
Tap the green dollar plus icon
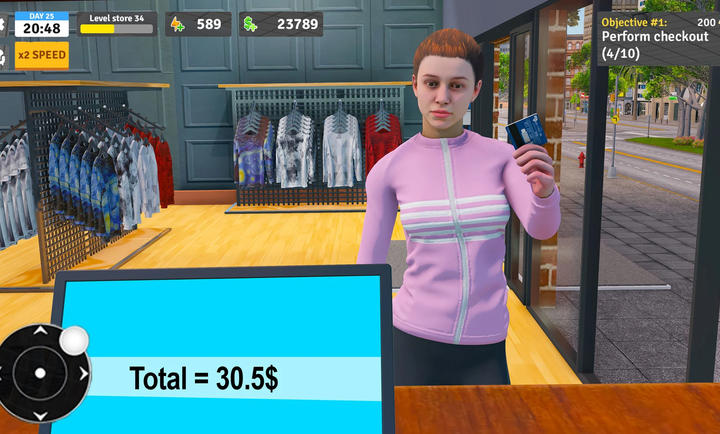(x=250, y=24)
